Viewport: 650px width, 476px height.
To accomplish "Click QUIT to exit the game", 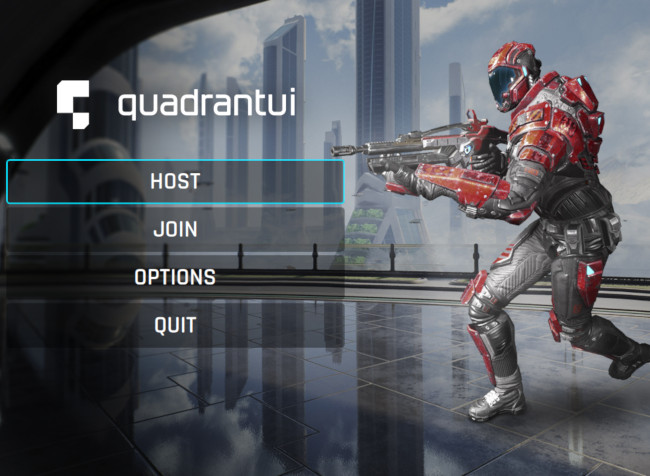I will coord(175,324).
